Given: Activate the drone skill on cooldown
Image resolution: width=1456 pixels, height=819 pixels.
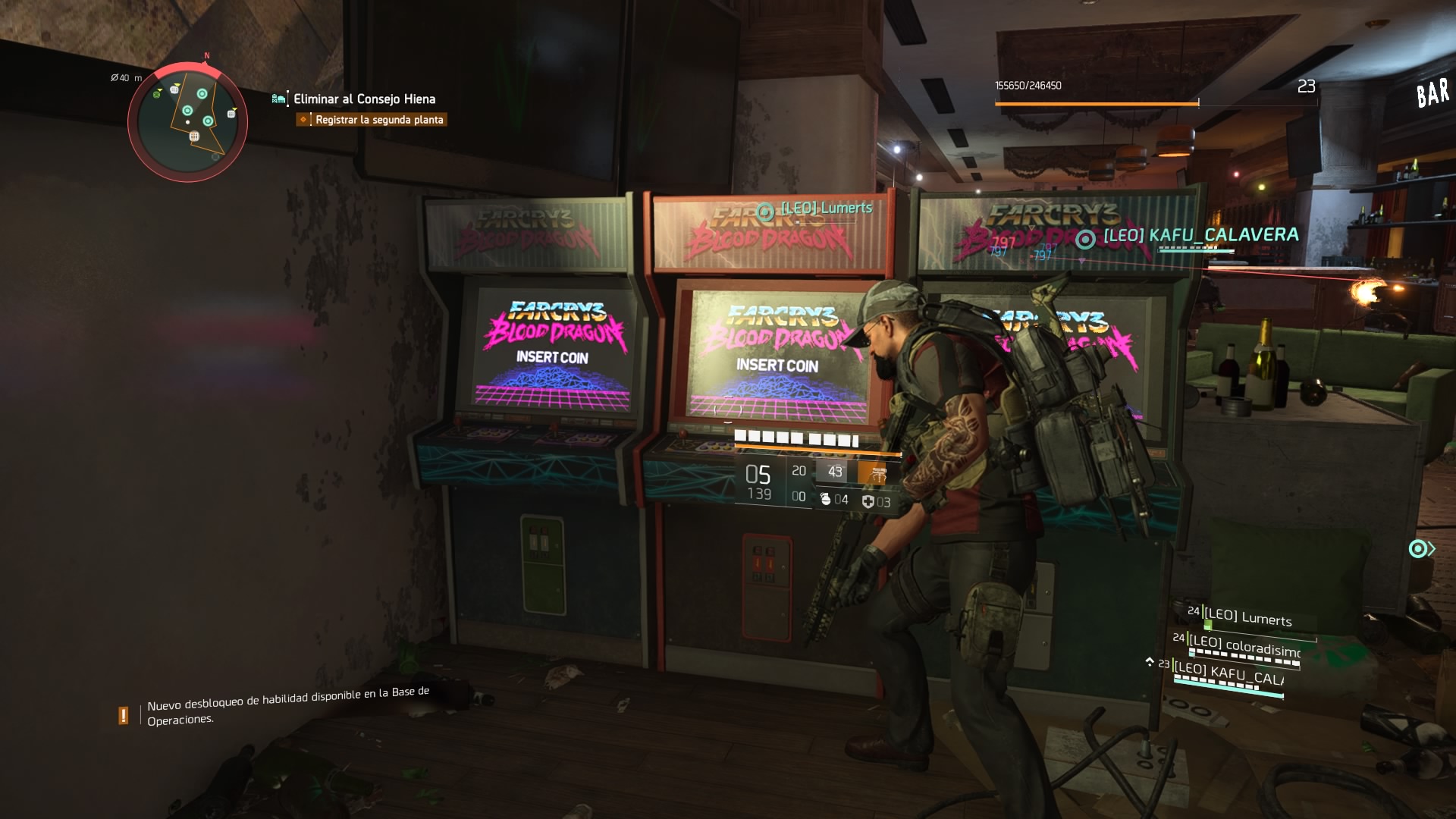Looking at the screenshot, I should click(x=834, y=472).
